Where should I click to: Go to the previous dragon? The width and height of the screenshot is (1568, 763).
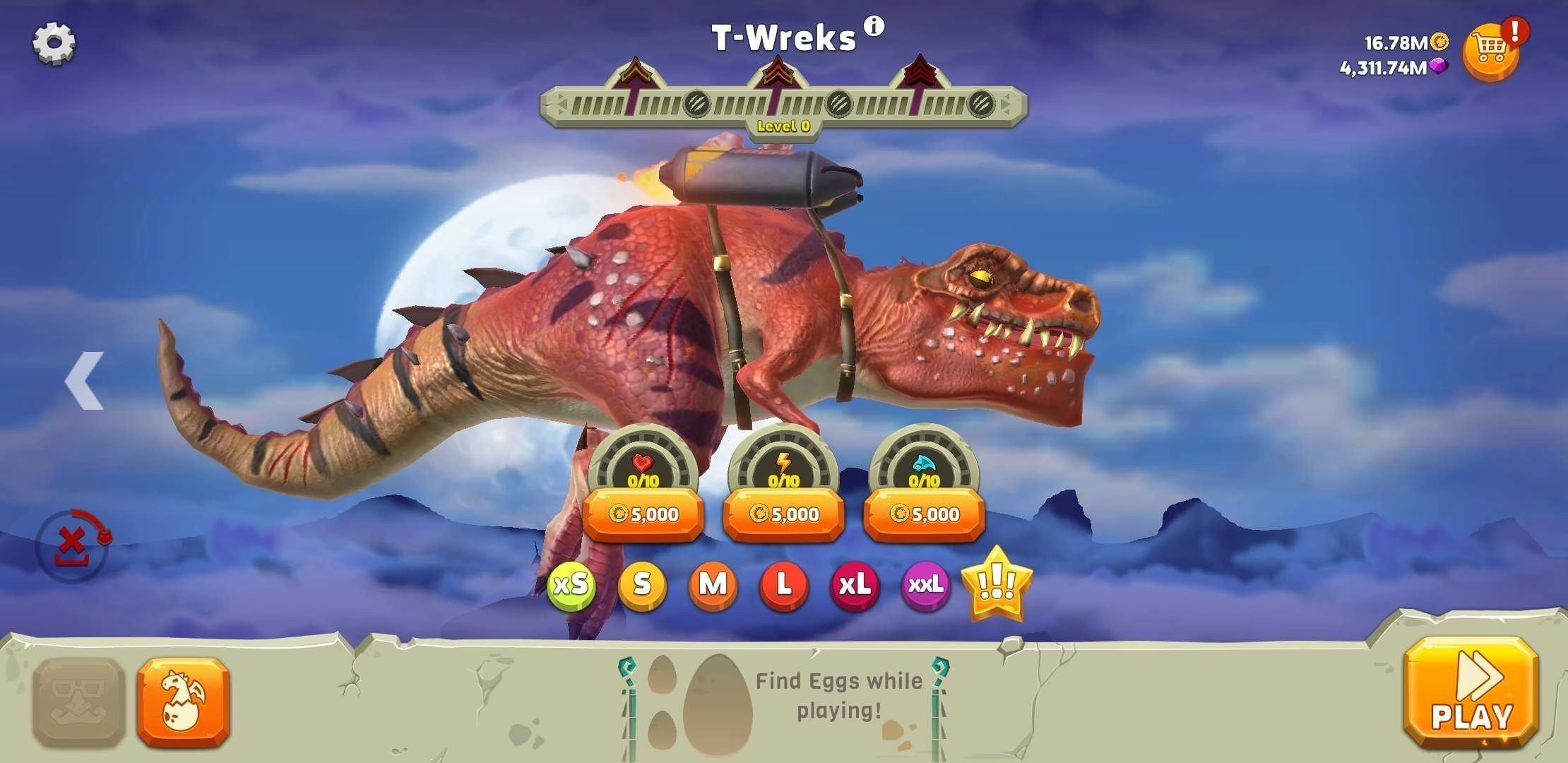point(85,381)
